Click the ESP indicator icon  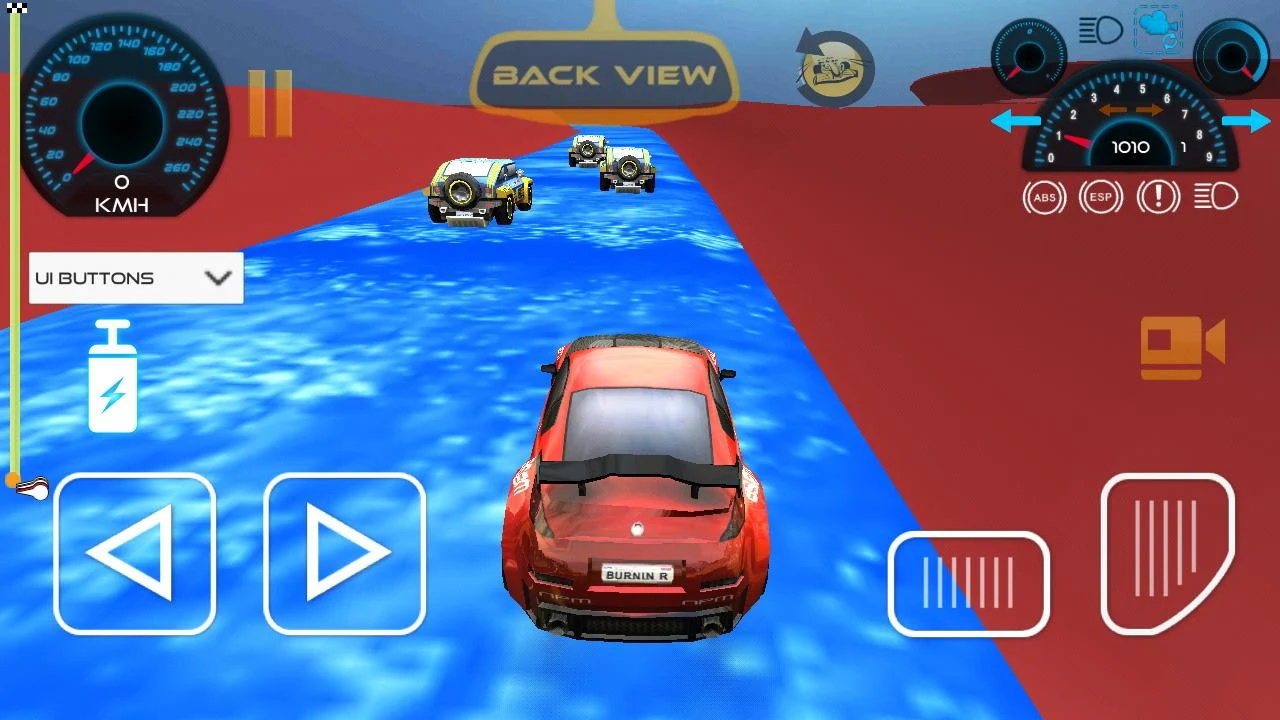pos(1101,197)
